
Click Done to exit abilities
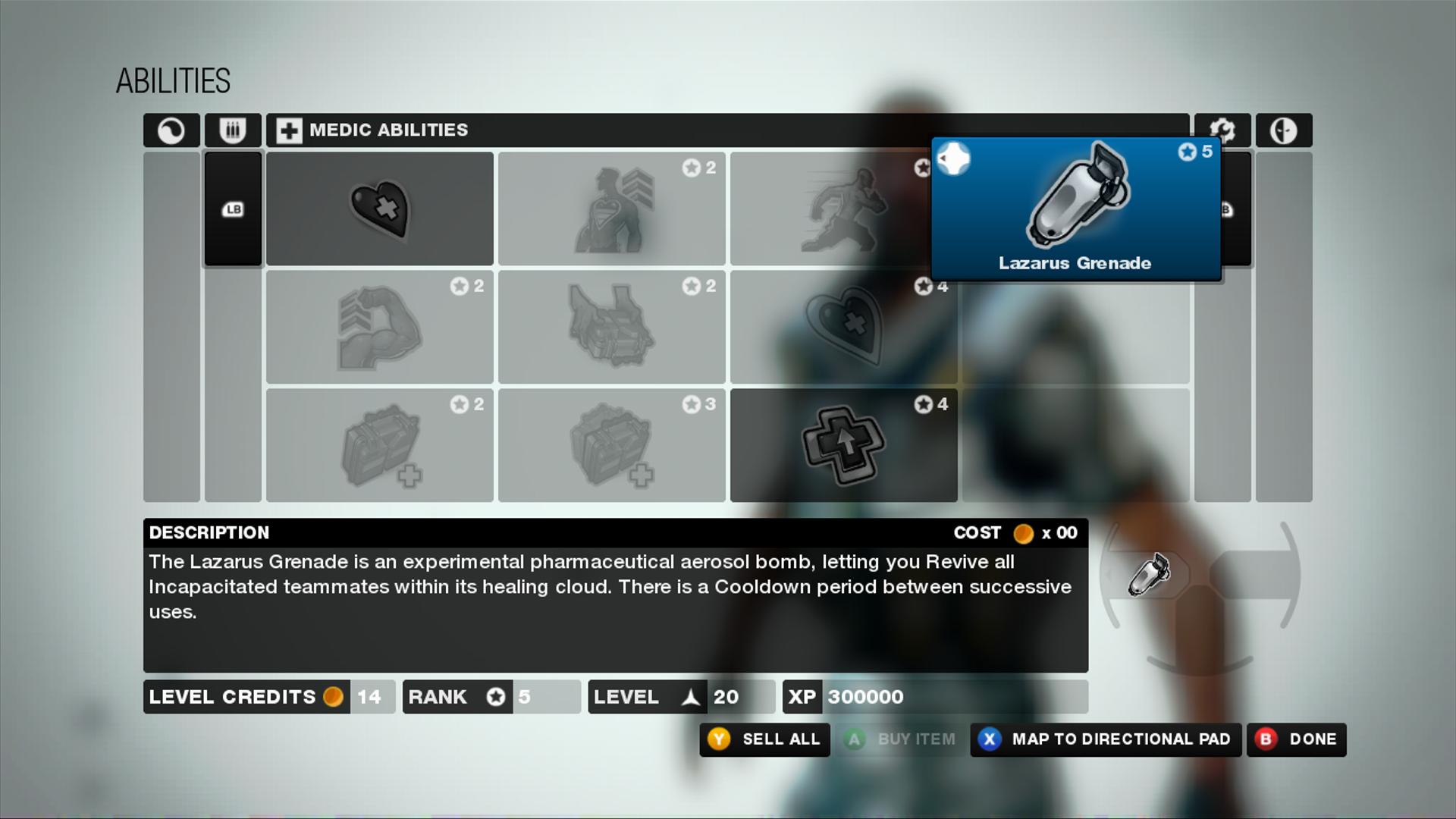click(1297, 739)
